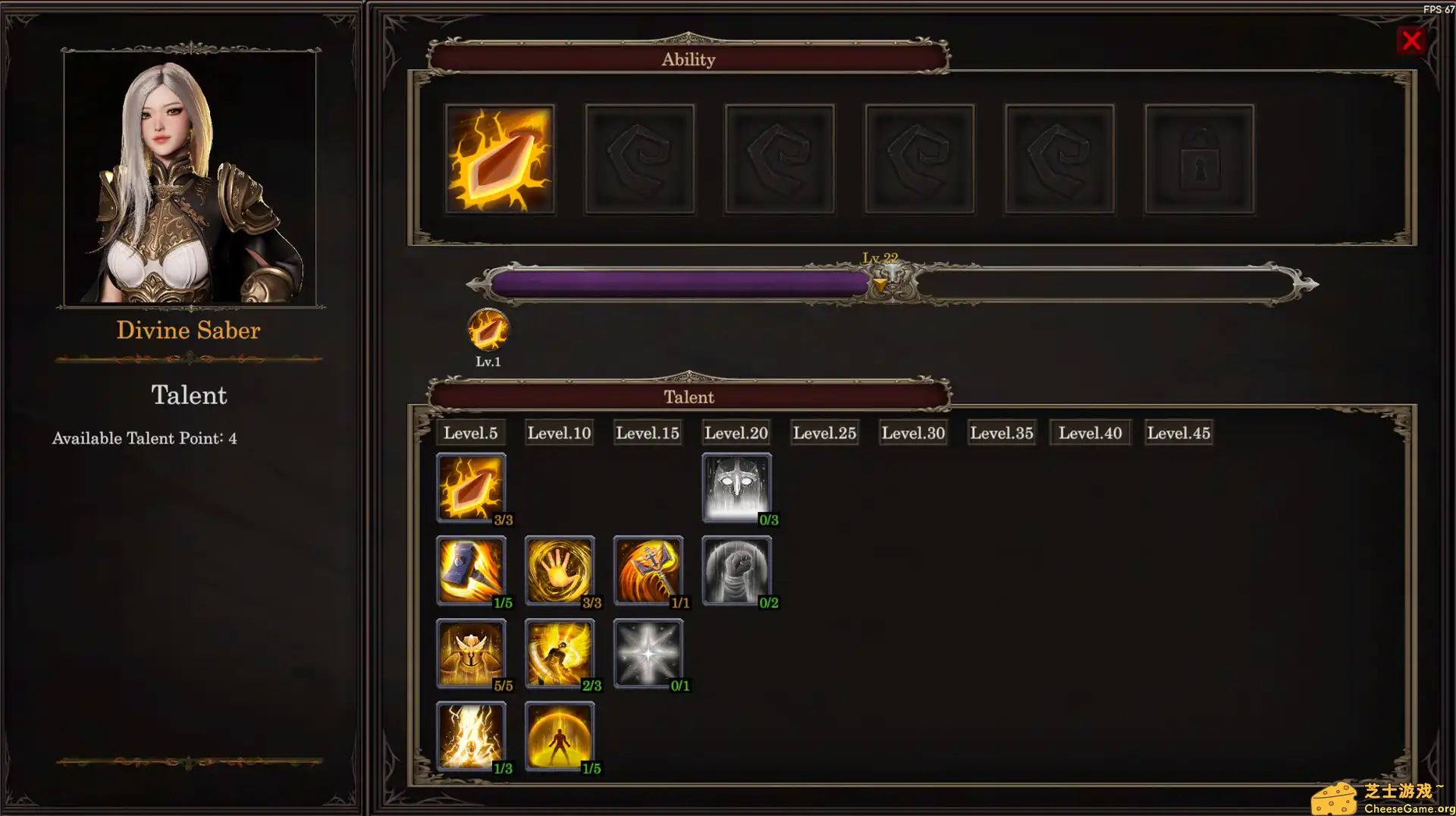Viewport: 1456px width, 816px height.
Task: Pick the white star talent marked 0/1
Action: point(648,652)
